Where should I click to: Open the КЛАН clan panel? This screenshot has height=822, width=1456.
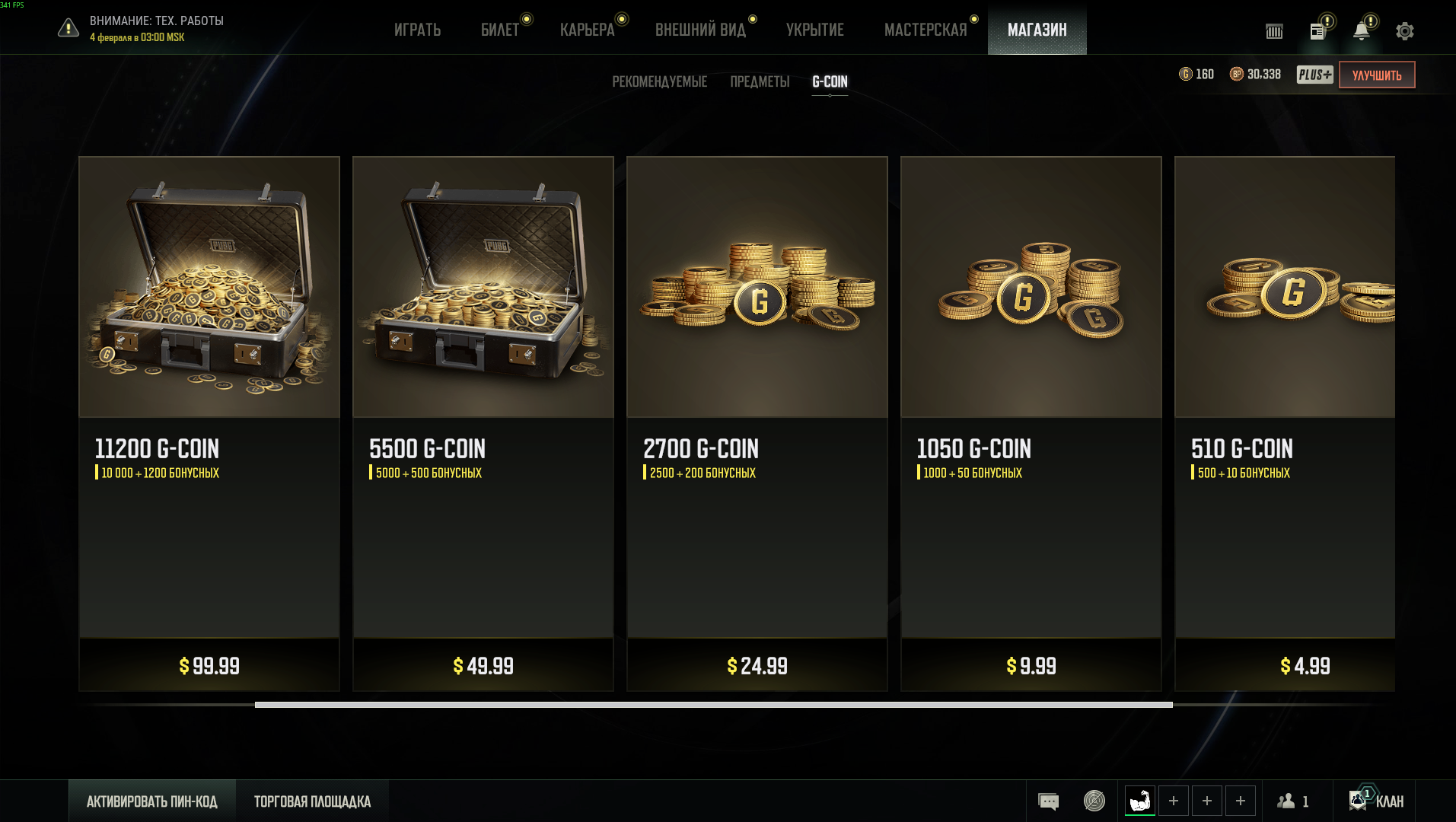click(x=1377, y=801)
